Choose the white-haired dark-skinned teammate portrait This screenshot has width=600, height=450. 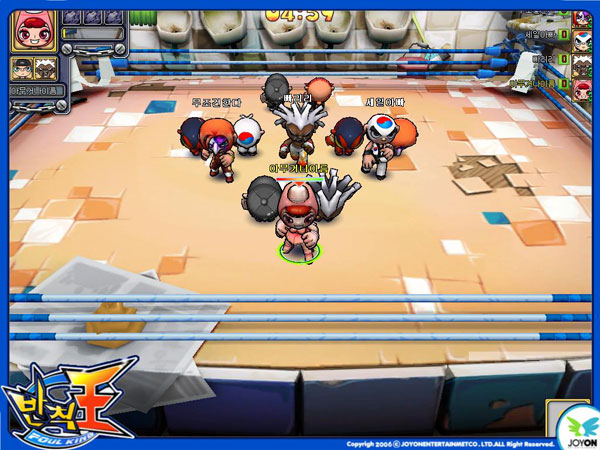pos(45,67)
